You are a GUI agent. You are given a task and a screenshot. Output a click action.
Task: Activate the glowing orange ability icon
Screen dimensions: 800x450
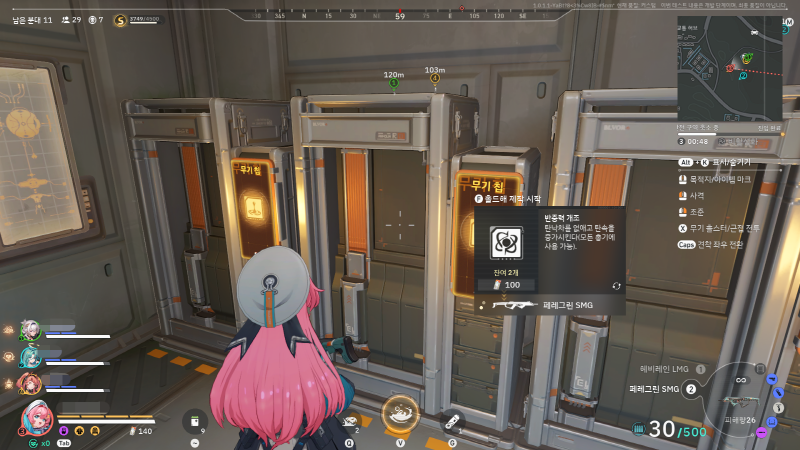[401, 412]
